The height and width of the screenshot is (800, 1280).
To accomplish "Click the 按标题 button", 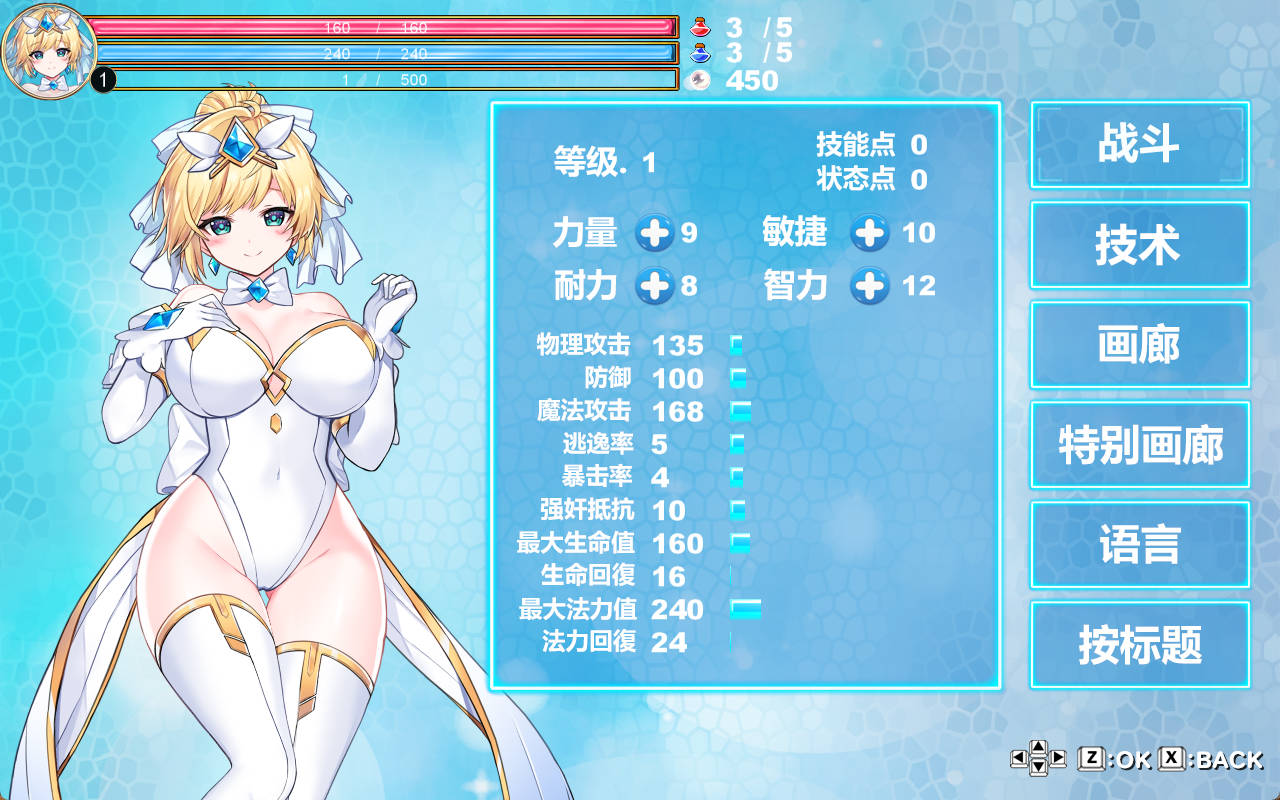I will [x=1139, y=645].
